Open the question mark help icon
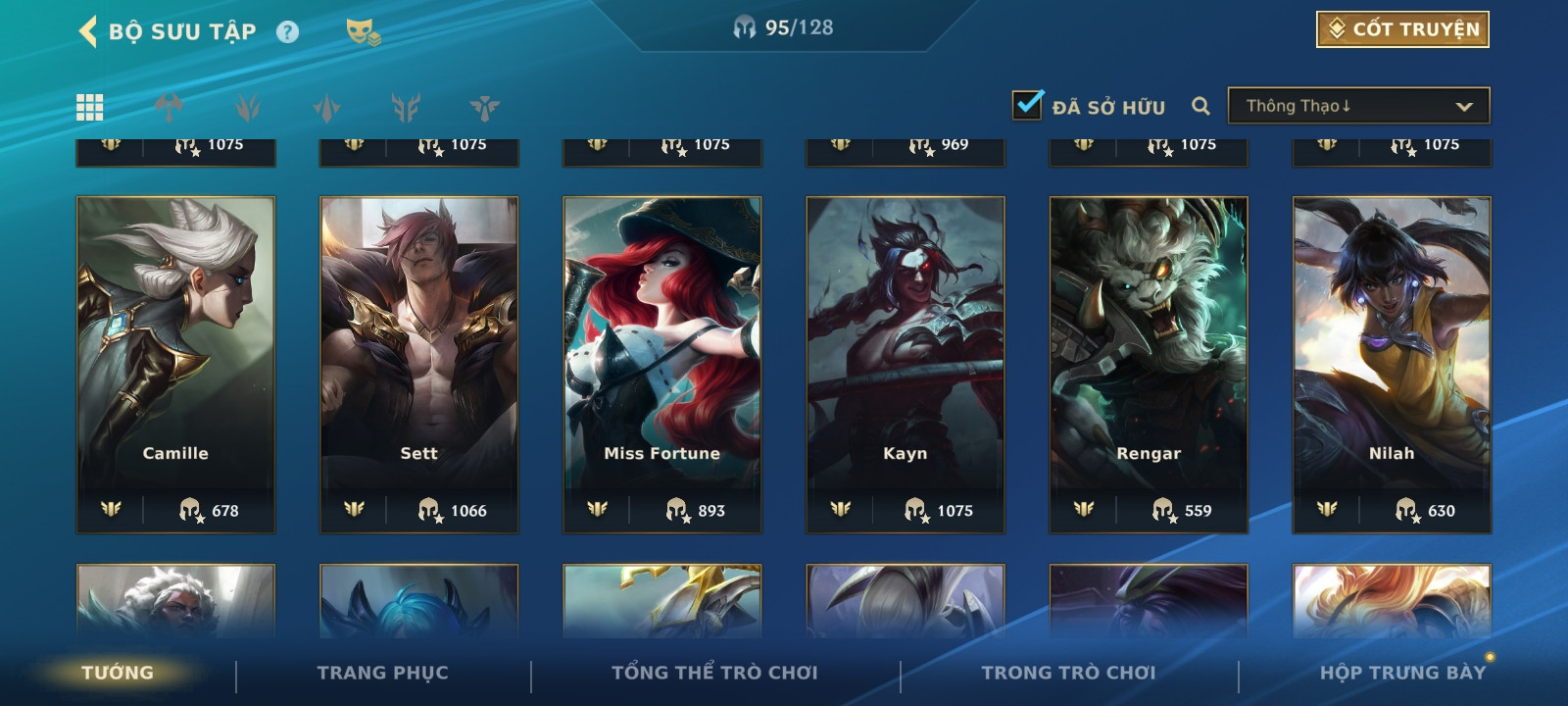1568x706 pixels. pyautogui.click(x=287, y=32)
